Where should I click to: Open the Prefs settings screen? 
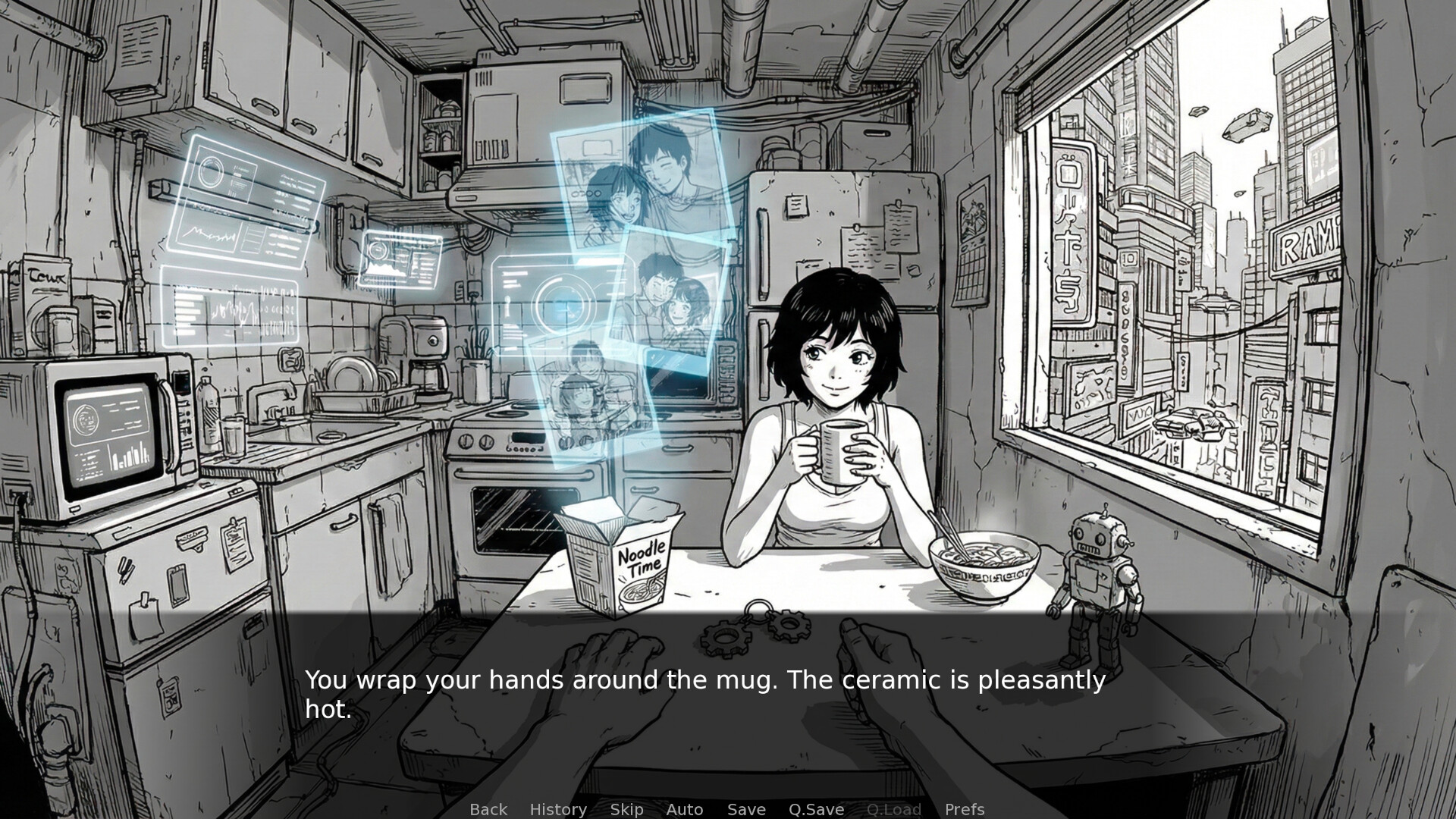pyautogui.click(x=964, y=809)
